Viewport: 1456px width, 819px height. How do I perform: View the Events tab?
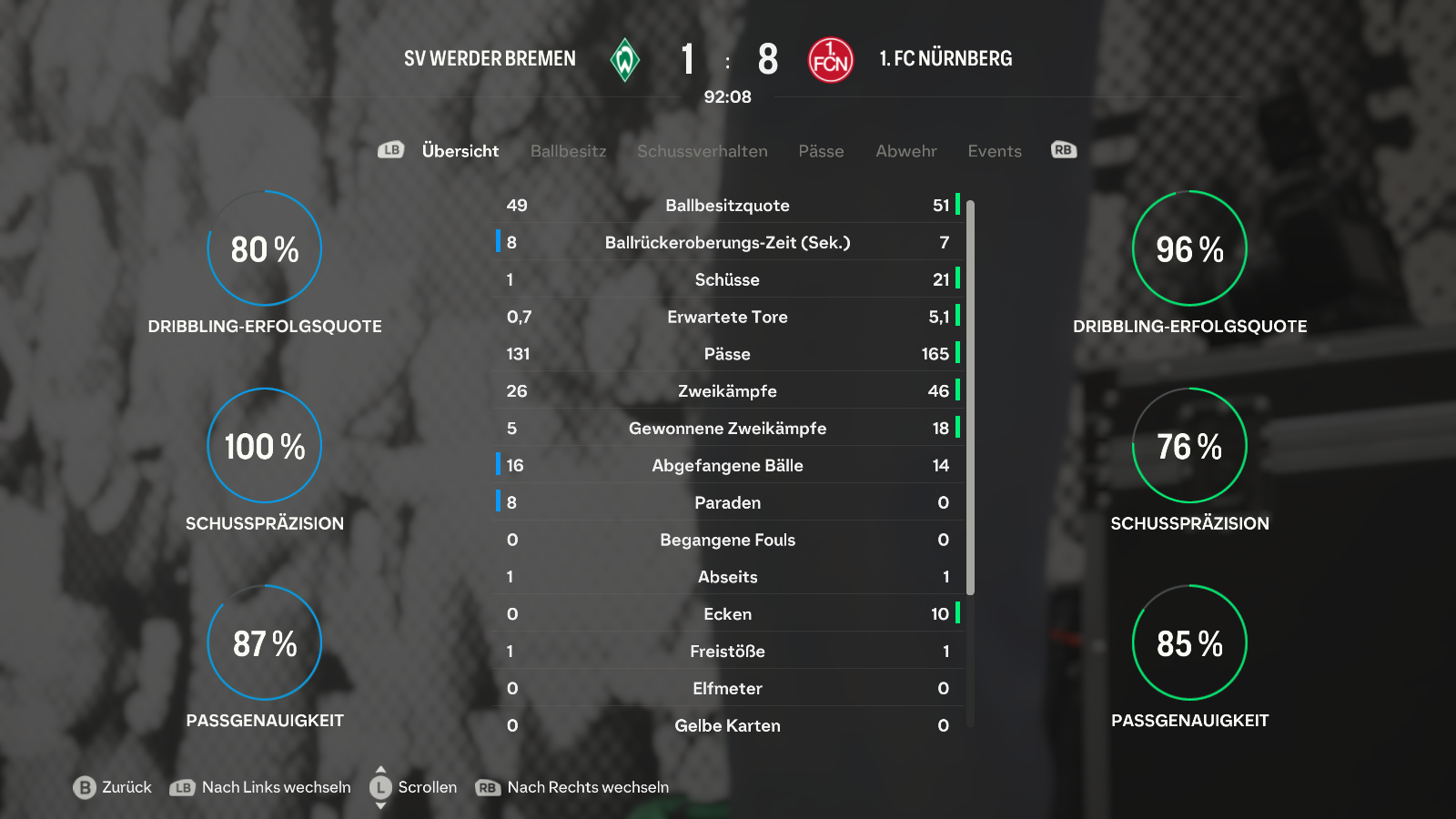tap(994, 151)
